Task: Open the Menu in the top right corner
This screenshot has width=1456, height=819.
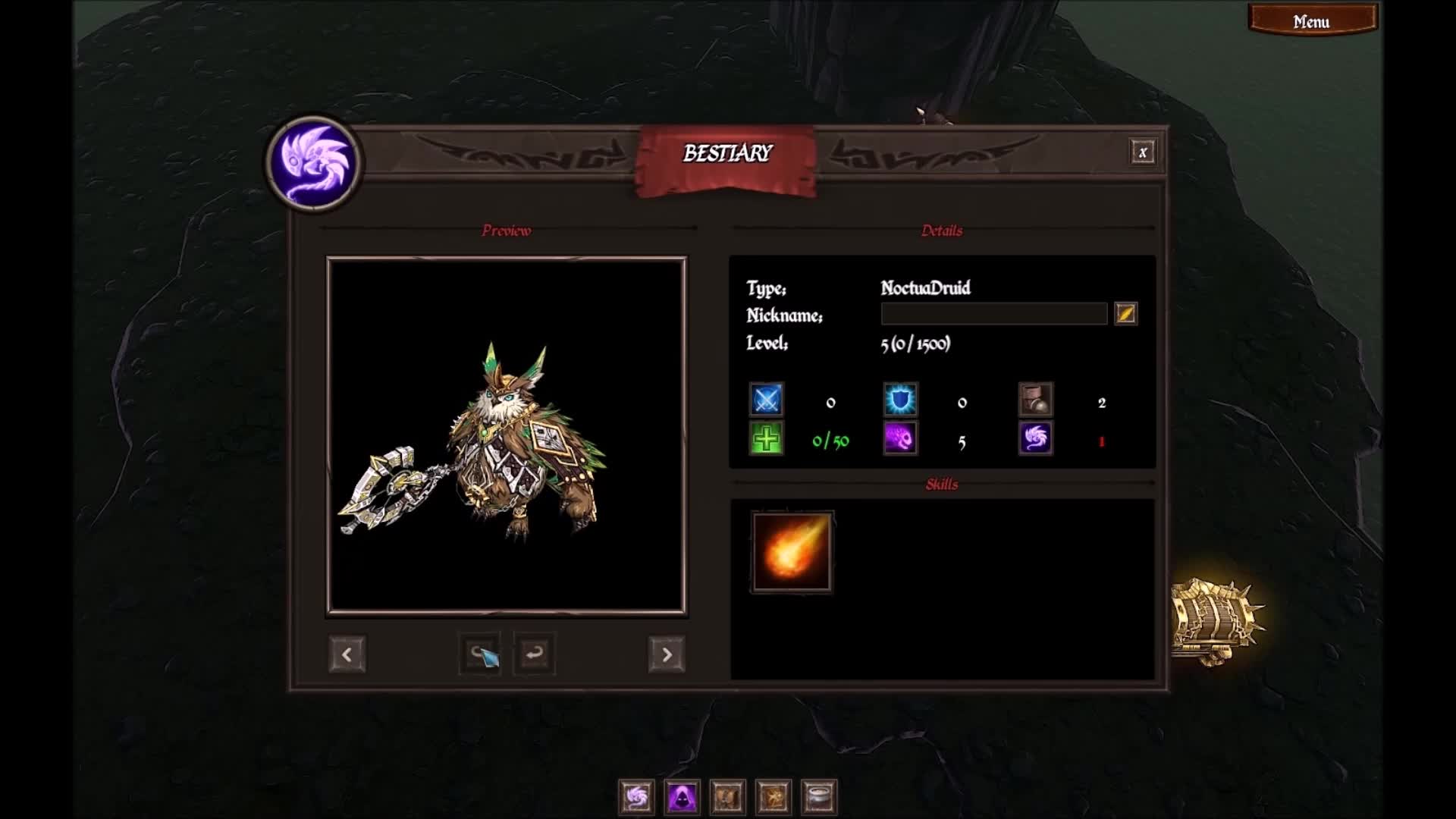Action: pyautogui.click(x=1312, y=20)
